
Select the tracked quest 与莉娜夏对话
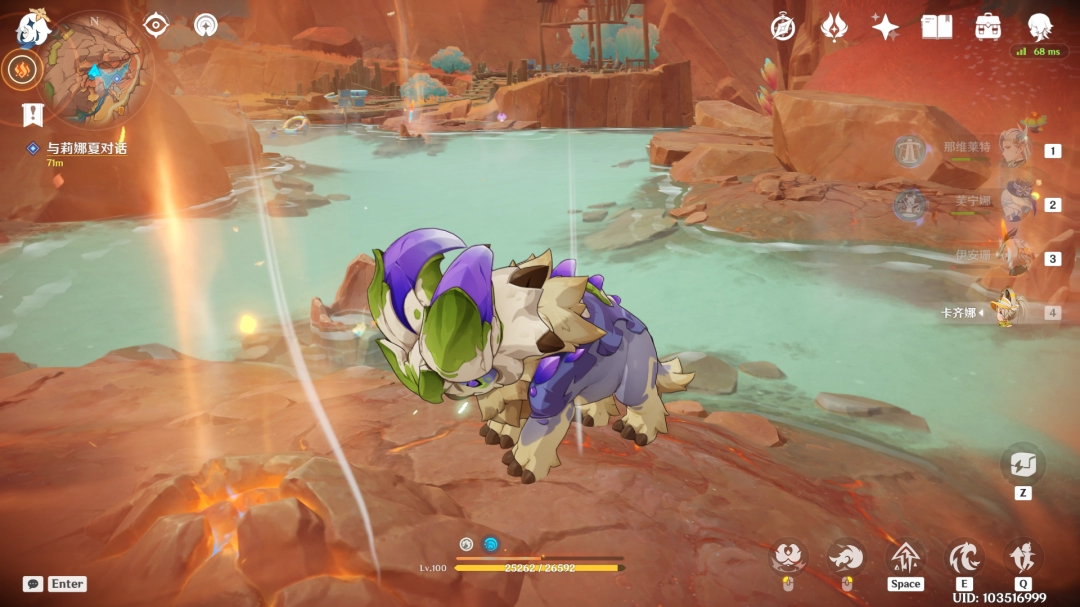point(86,149)
